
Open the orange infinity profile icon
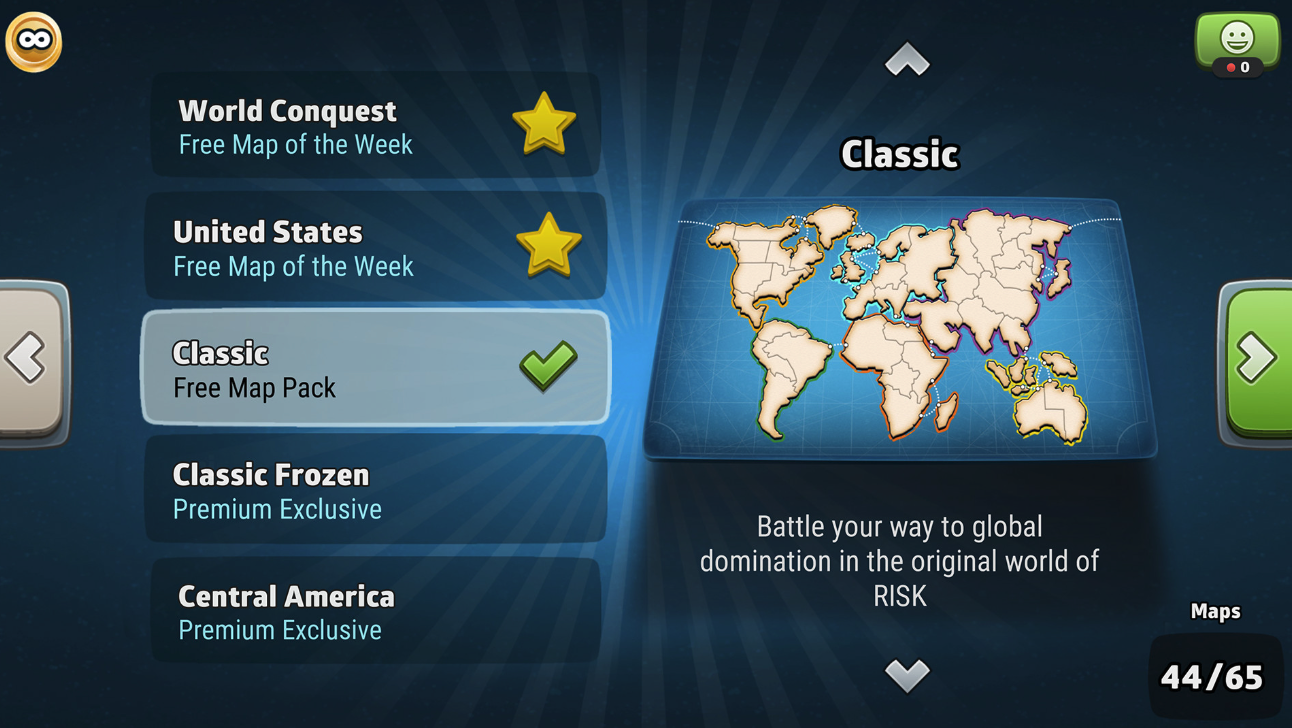click(x=34, y=42)
